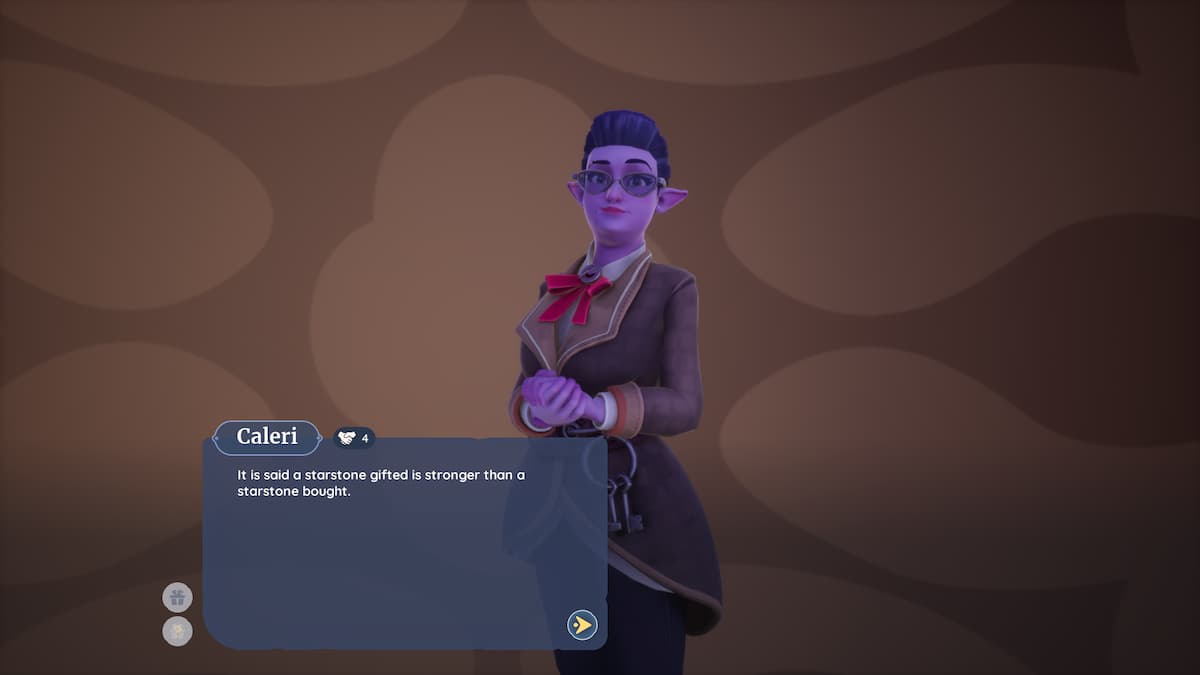
Task: Open the gift-giving option for Caleri
Action: [x=177, y=598]
